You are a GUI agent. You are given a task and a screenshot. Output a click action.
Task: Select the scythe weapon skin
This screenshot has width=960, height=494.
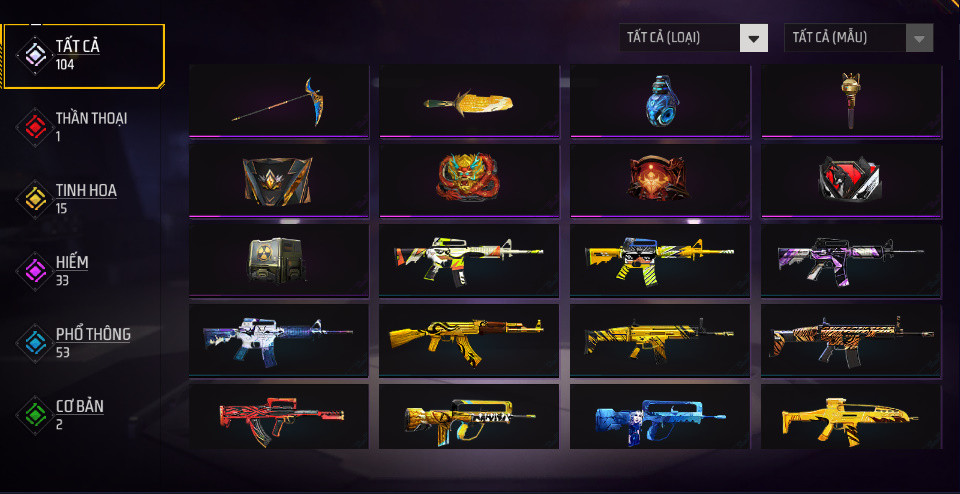278,100
